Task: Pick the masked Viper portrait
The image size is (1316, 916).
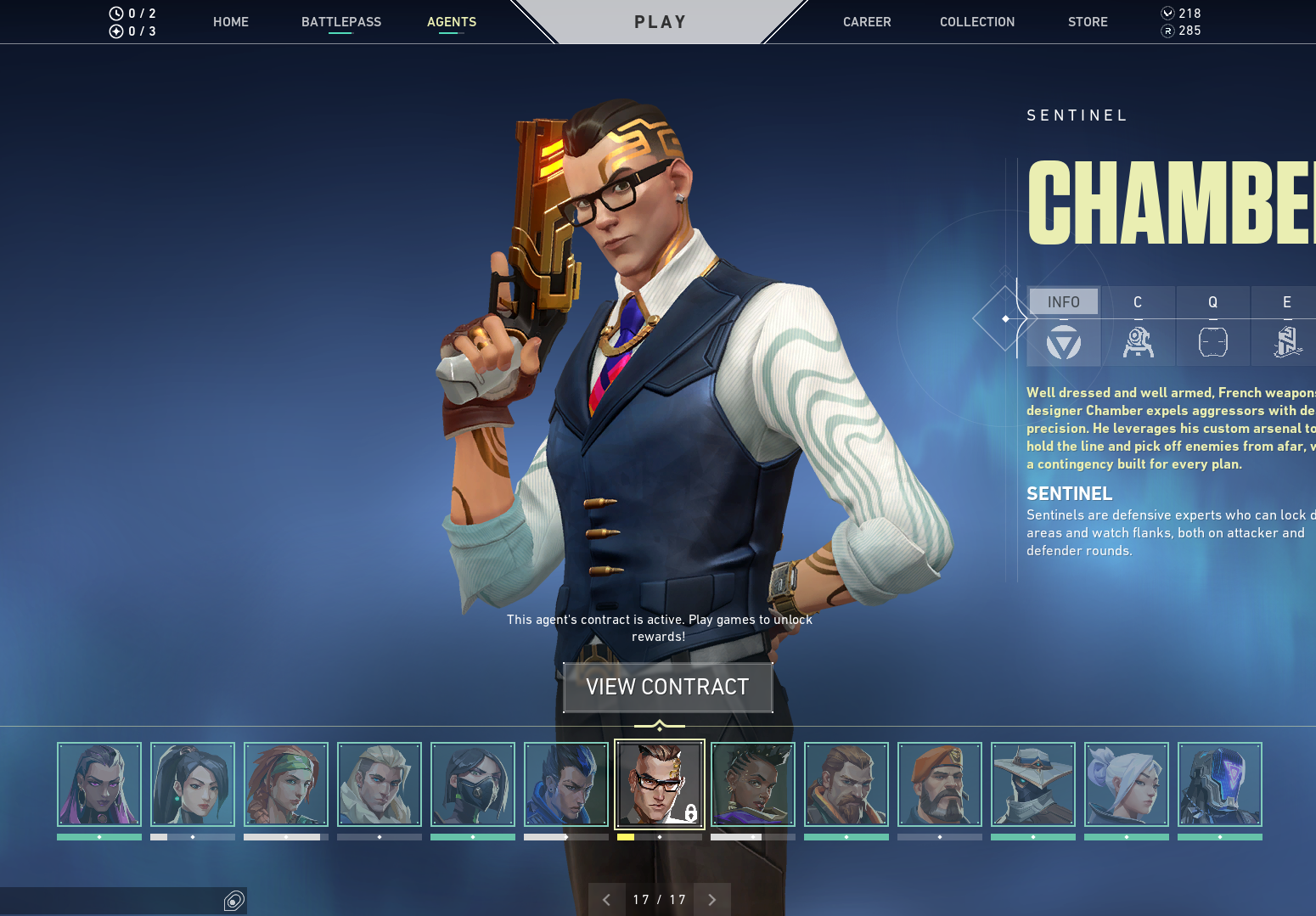Action: [473, 784]
